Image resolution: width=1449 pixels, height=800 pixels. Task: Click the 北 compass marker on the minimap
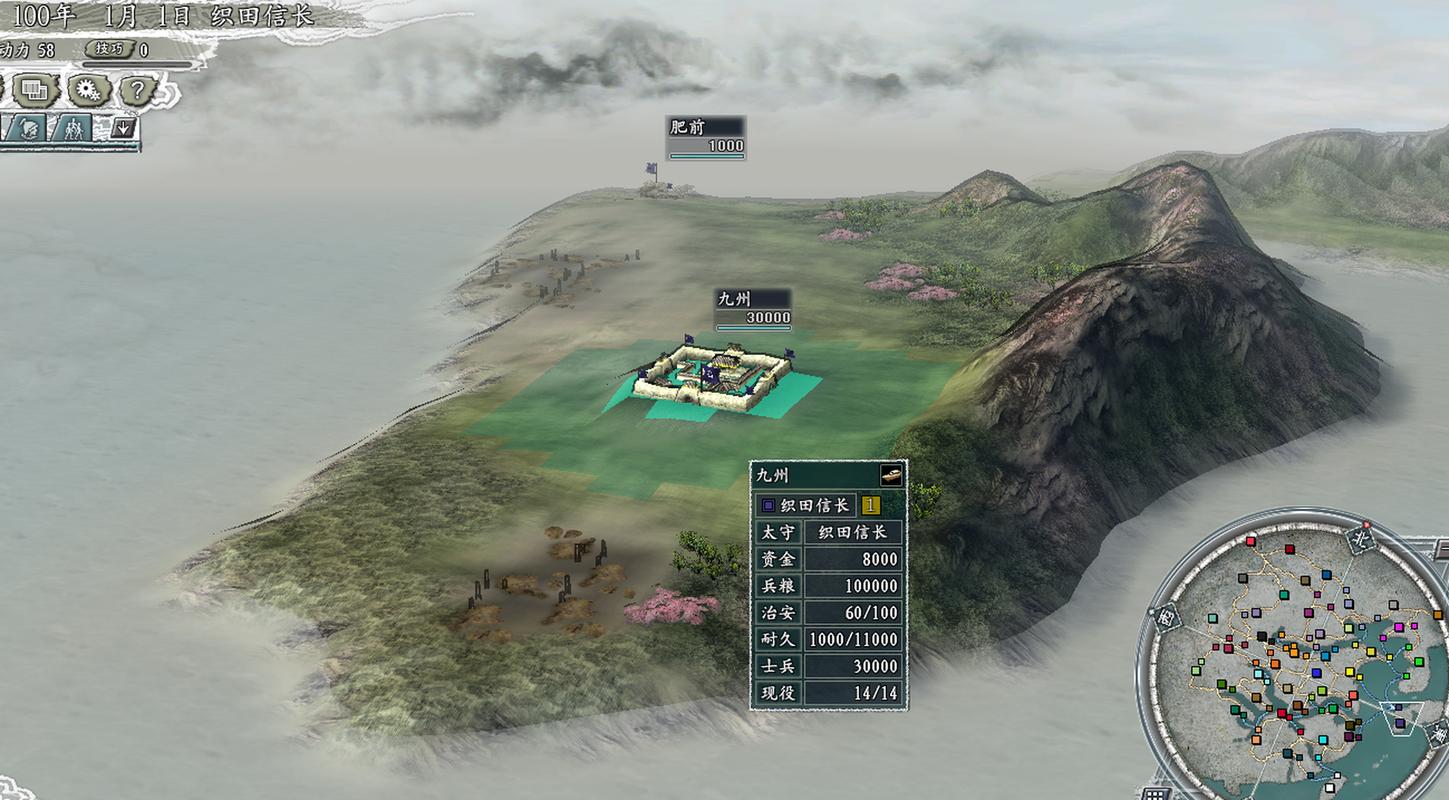coord(1360,541)
